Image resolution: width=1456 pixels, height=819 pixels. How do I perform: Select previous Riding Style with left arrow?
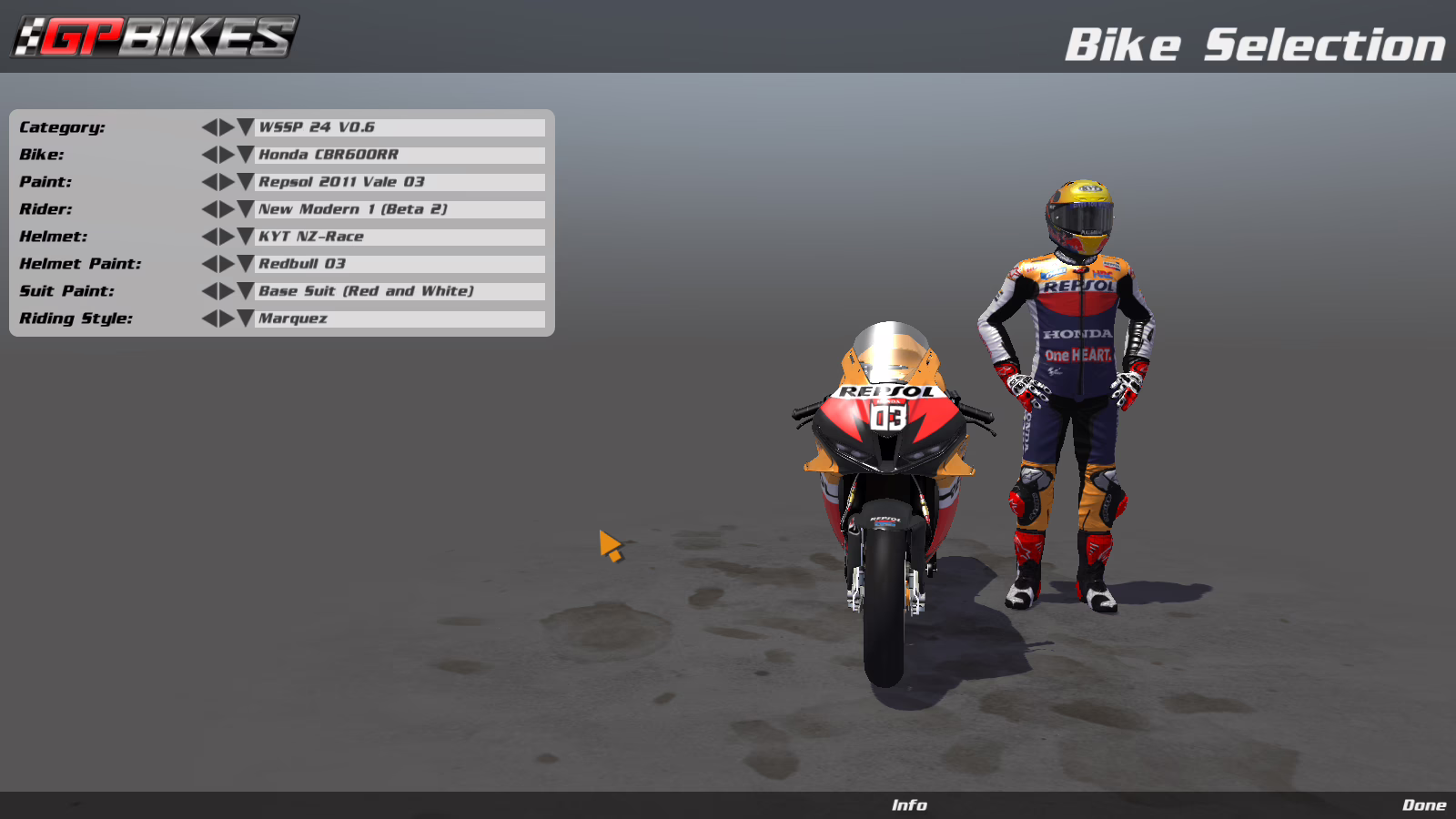pos(209,318)
